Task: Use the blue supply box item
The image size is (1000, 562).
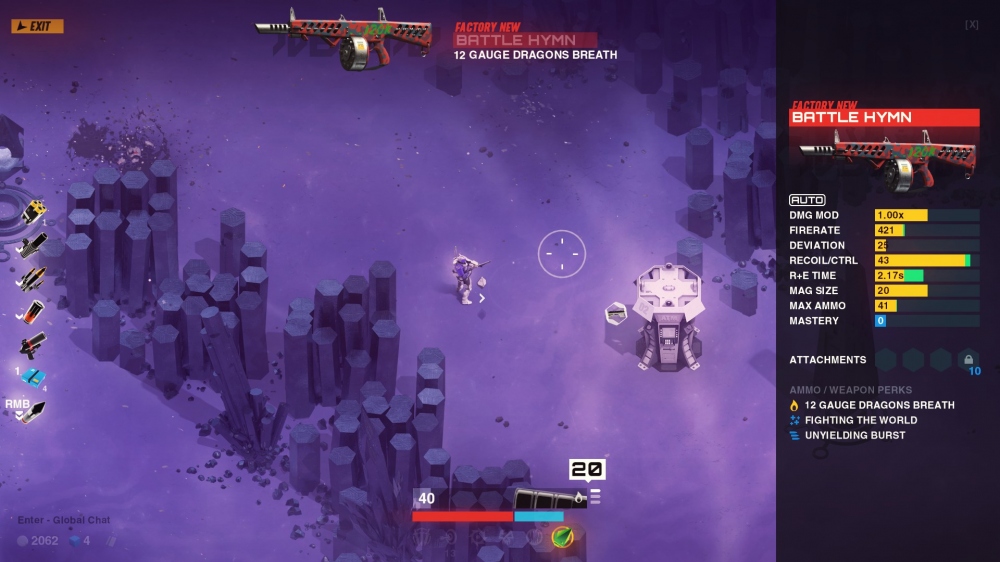Action: point(33,377)
